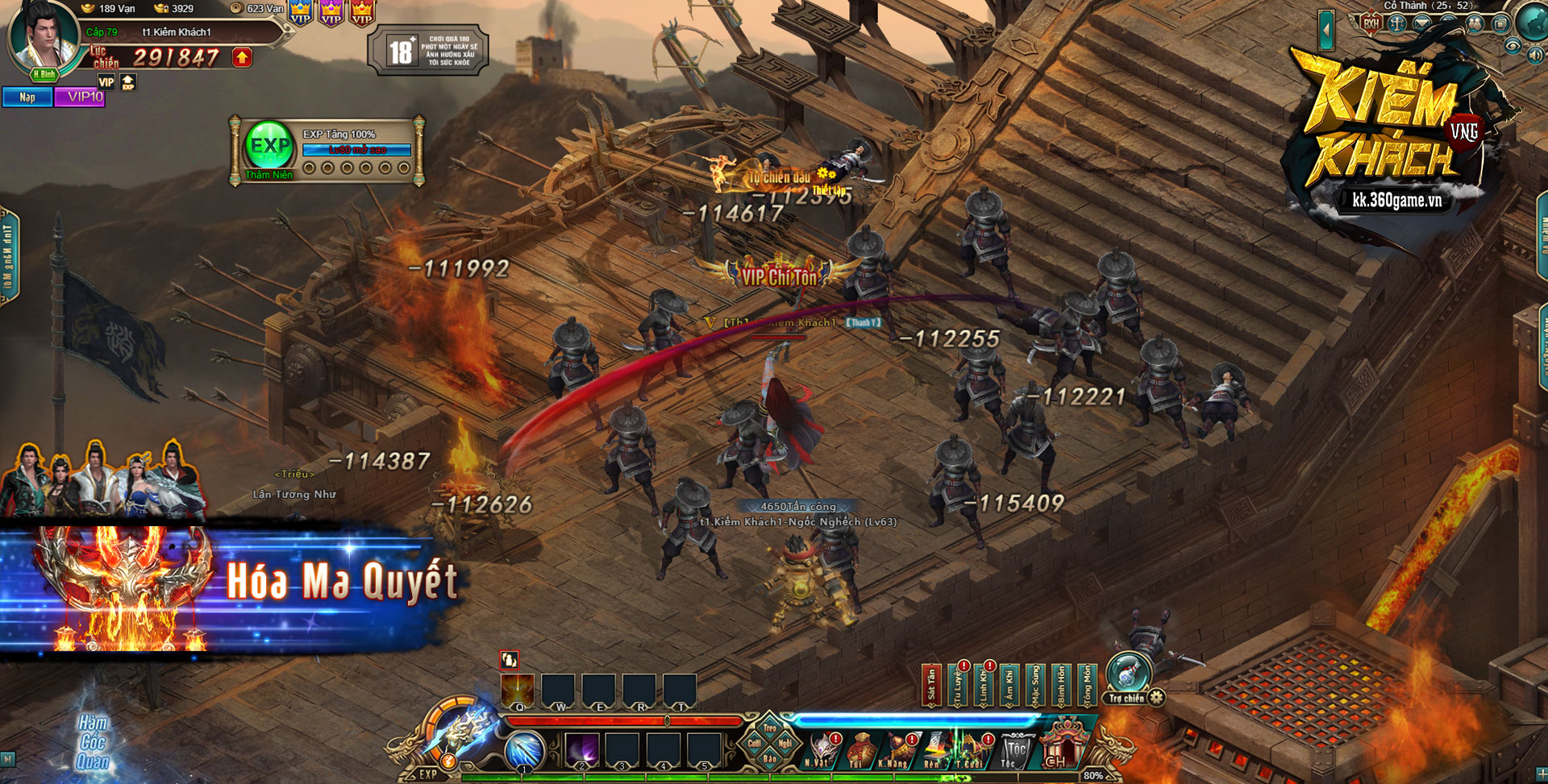Activate the Q skill slot
Screen dimensions: 1548x784
[x=518, y=691]
